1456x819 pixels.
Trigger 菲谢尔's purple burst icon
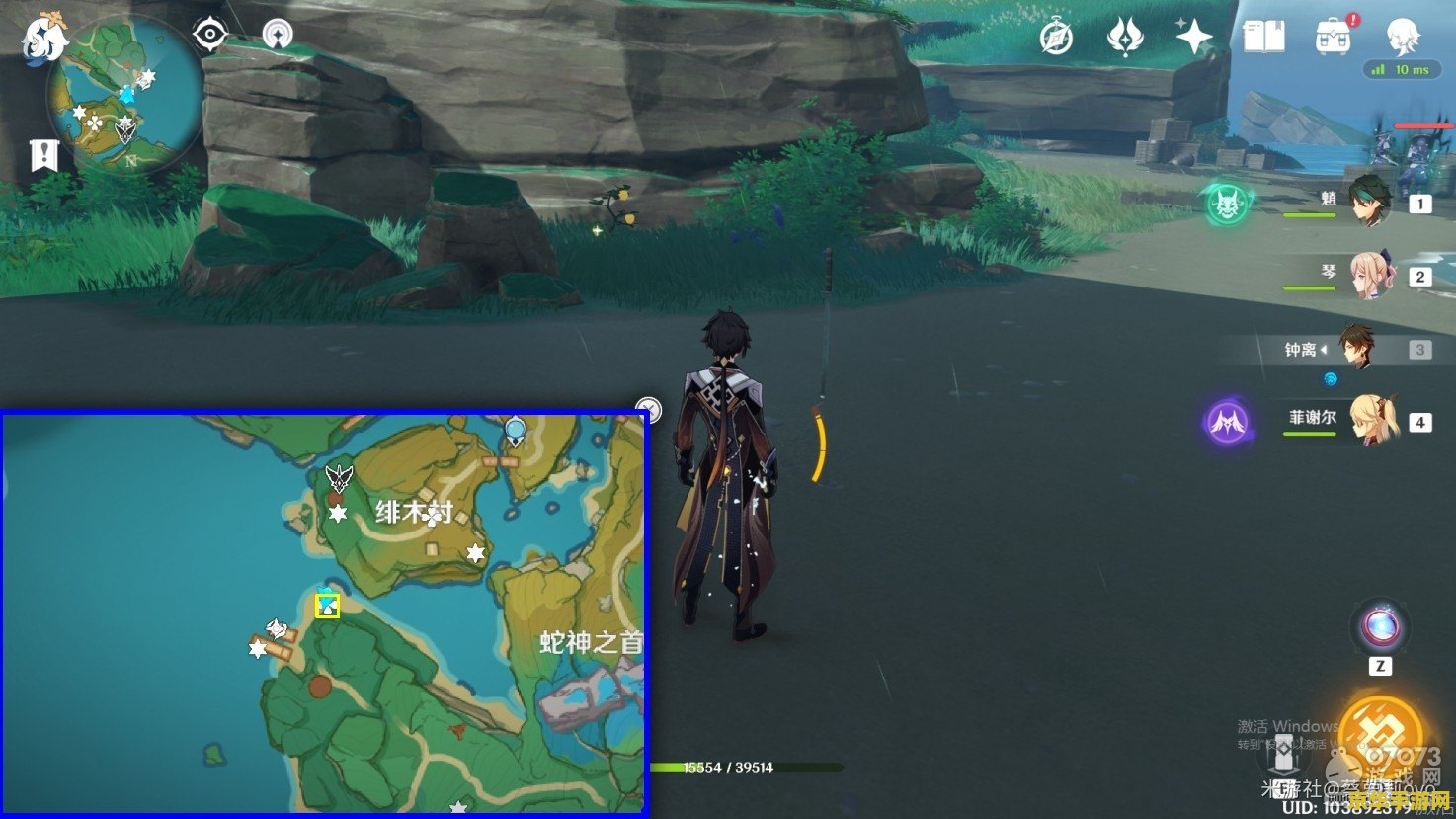1227,422
